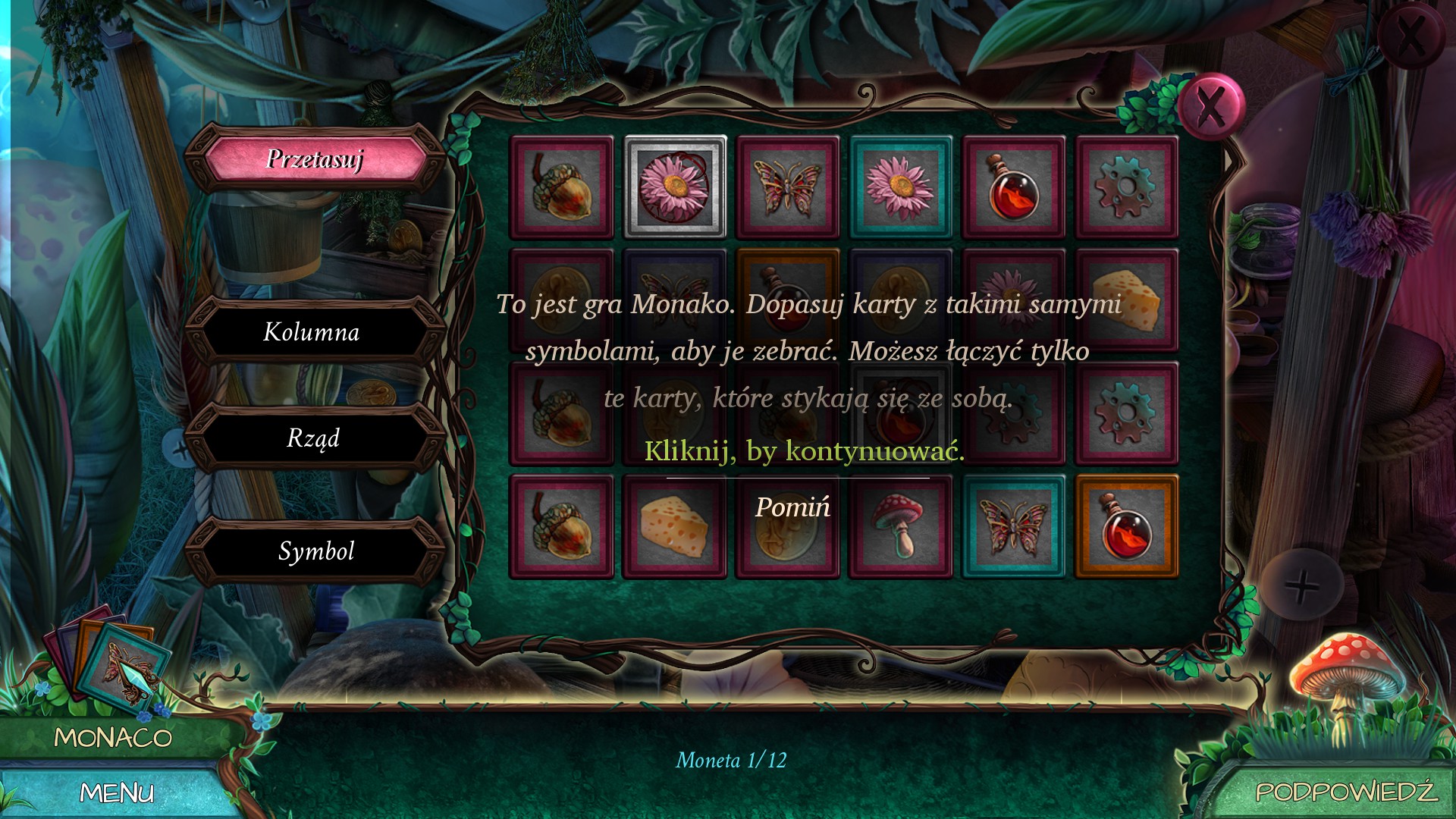
Task: Activate the Symbol button
Action: [316, 551]
